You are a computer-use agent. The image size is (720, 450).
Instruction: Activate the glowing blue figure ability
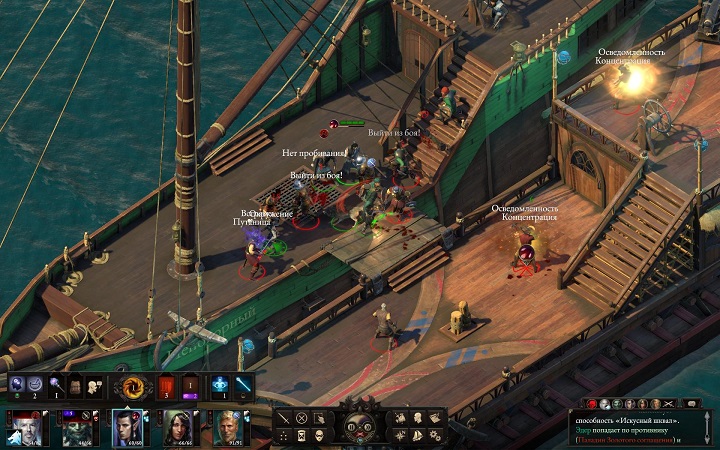[221, 385]
